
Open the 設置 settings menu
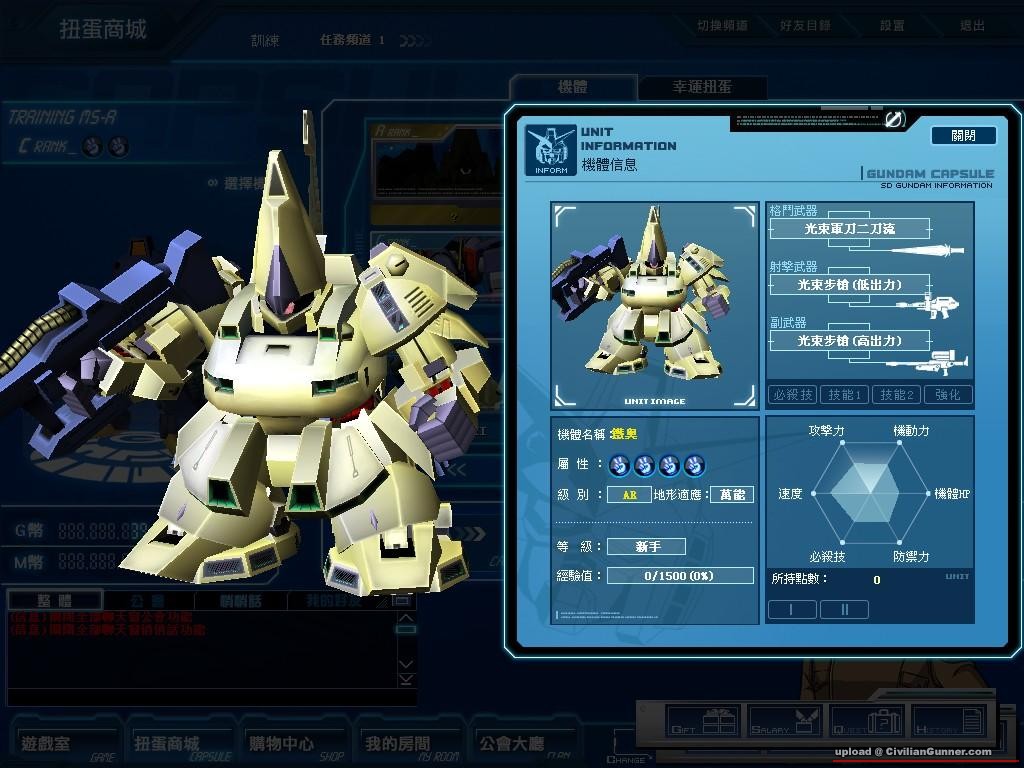[x=892, y=26]
